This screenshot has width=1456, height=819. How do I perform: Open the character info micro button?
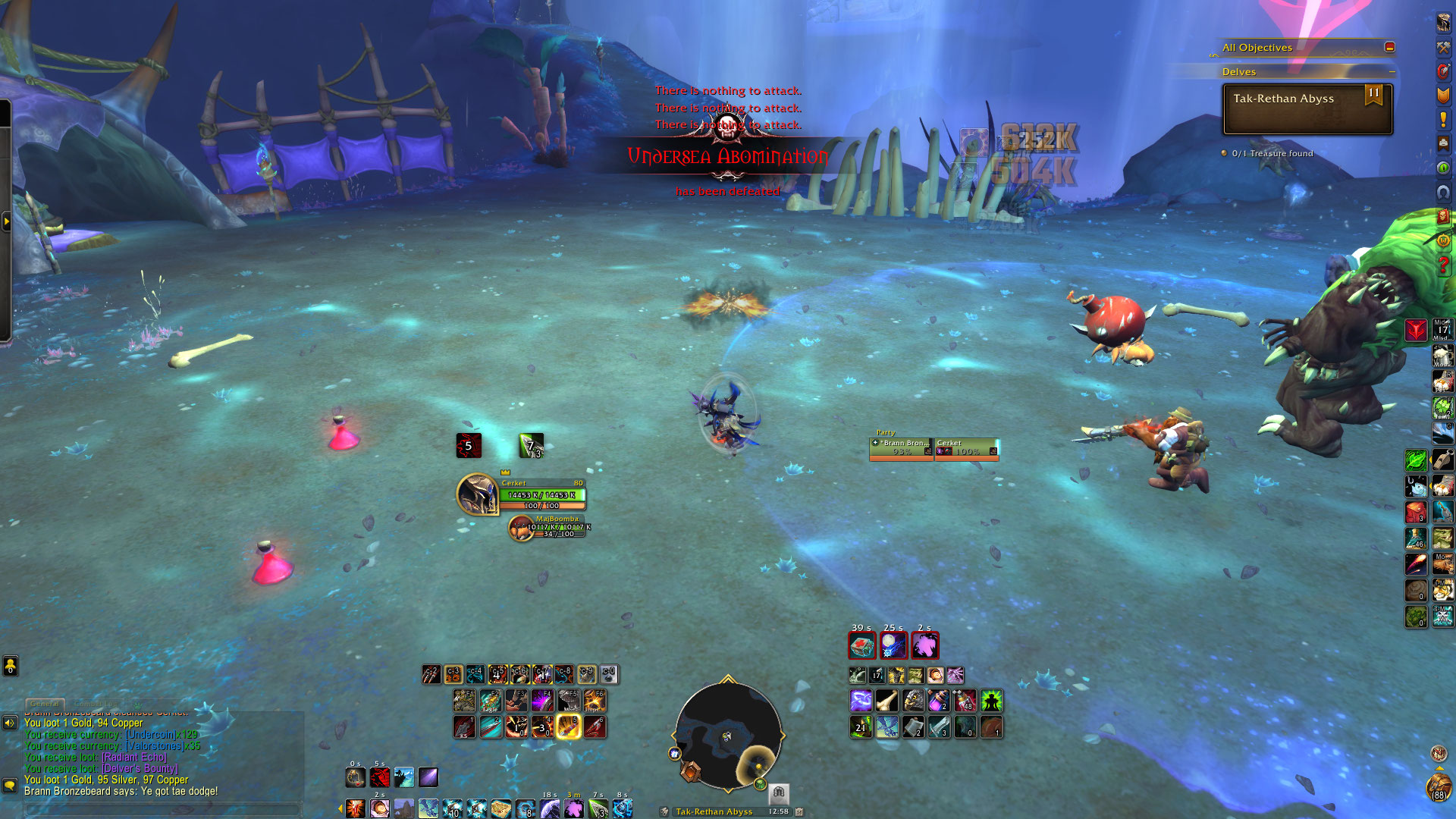click(x=1443, y=23)
